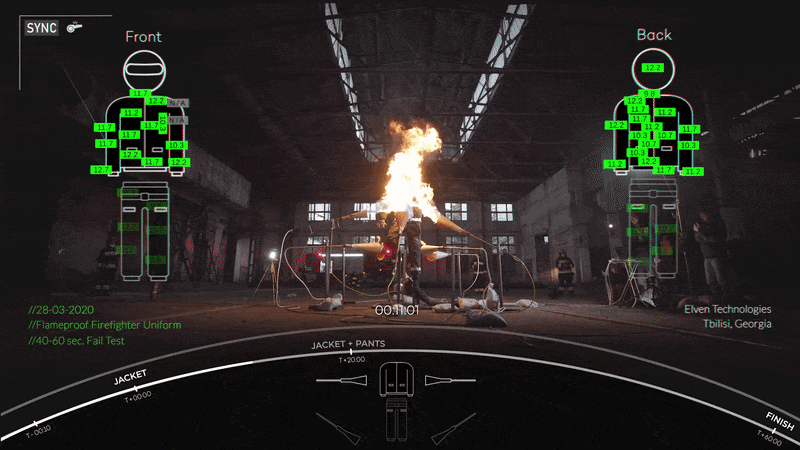Click the SYNC button
Screen dimensions: 800x450
43,28
